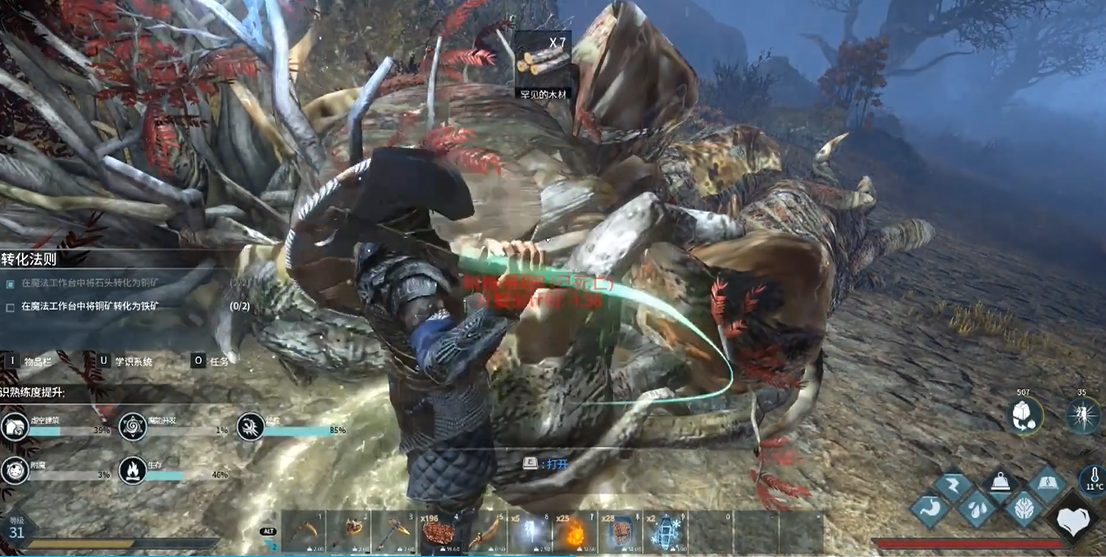Image resolution: width=1106 pixels, height=557 pixels.
Task: Click the round 507 block-conversion icon
Action: click(x=1023, y=416)
